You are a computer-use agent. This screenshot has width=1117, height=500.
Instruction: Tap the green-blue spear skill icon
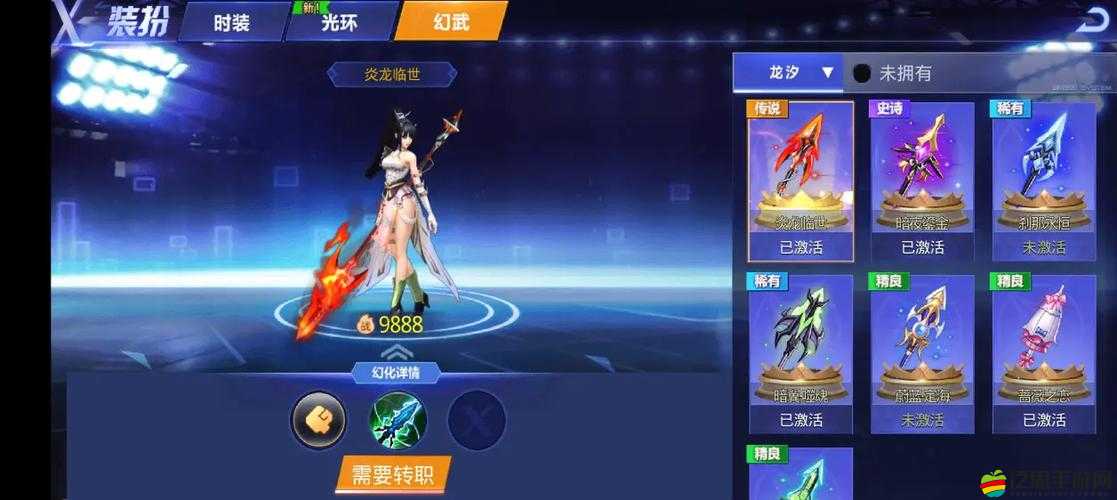[x=398, y=419]
